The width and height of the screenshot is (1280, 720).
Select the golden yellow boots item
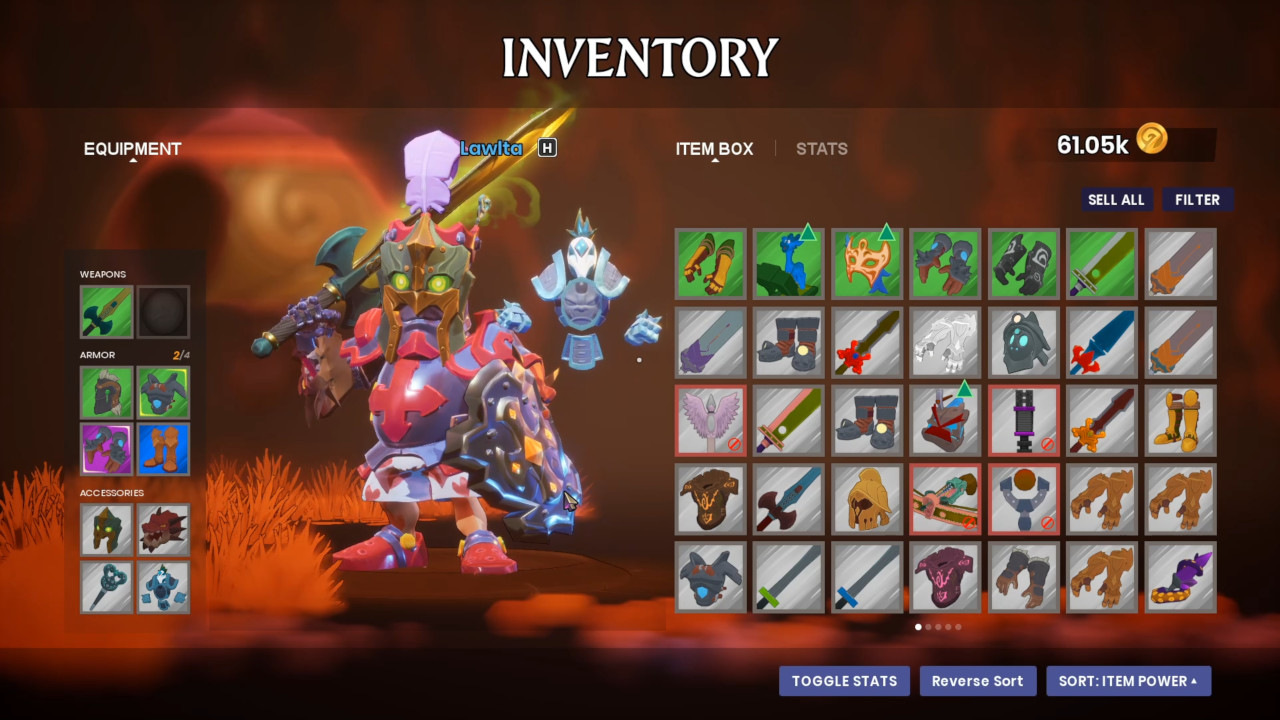[1181, 420]
